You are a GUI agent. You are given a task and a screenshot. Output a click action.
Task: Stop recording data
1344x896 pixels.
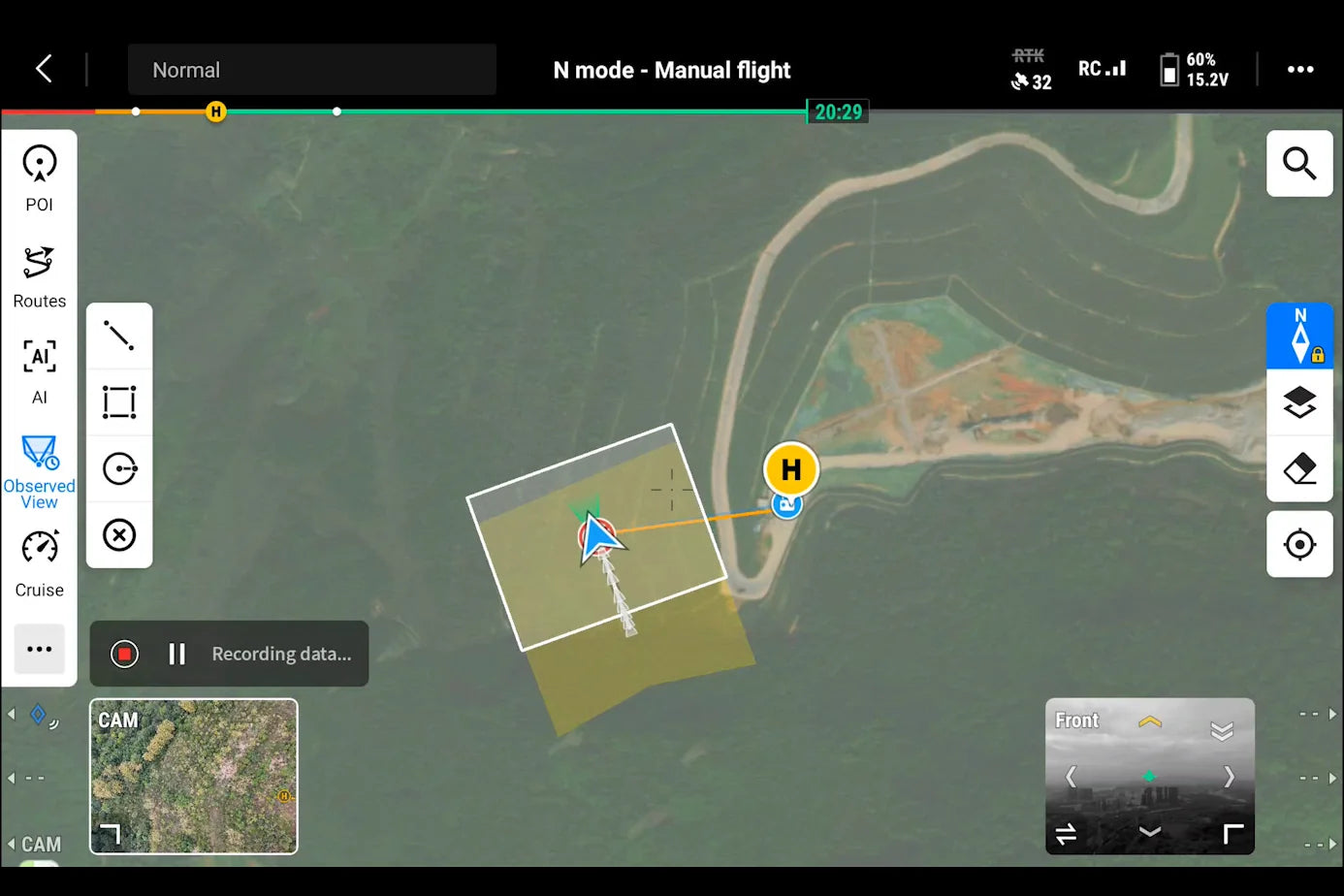123,654
